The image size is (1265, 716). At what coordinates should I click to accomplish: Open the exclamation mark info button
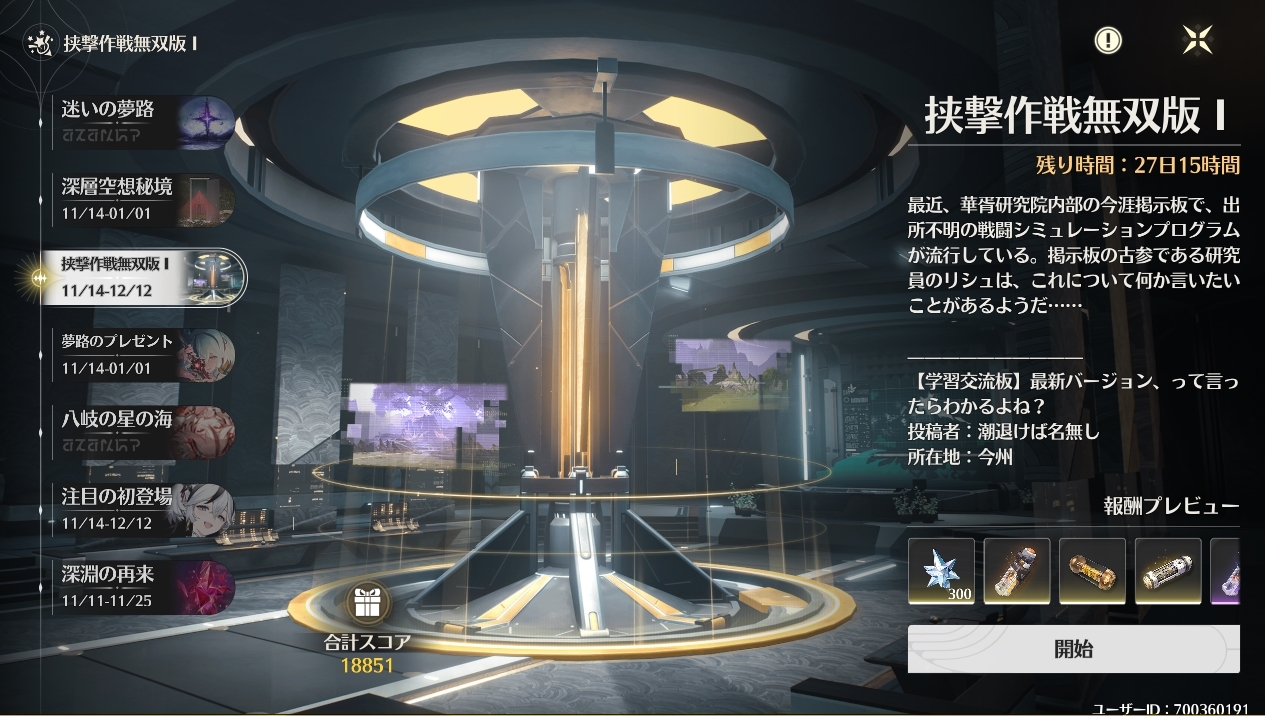click(x=1108, y=40)
